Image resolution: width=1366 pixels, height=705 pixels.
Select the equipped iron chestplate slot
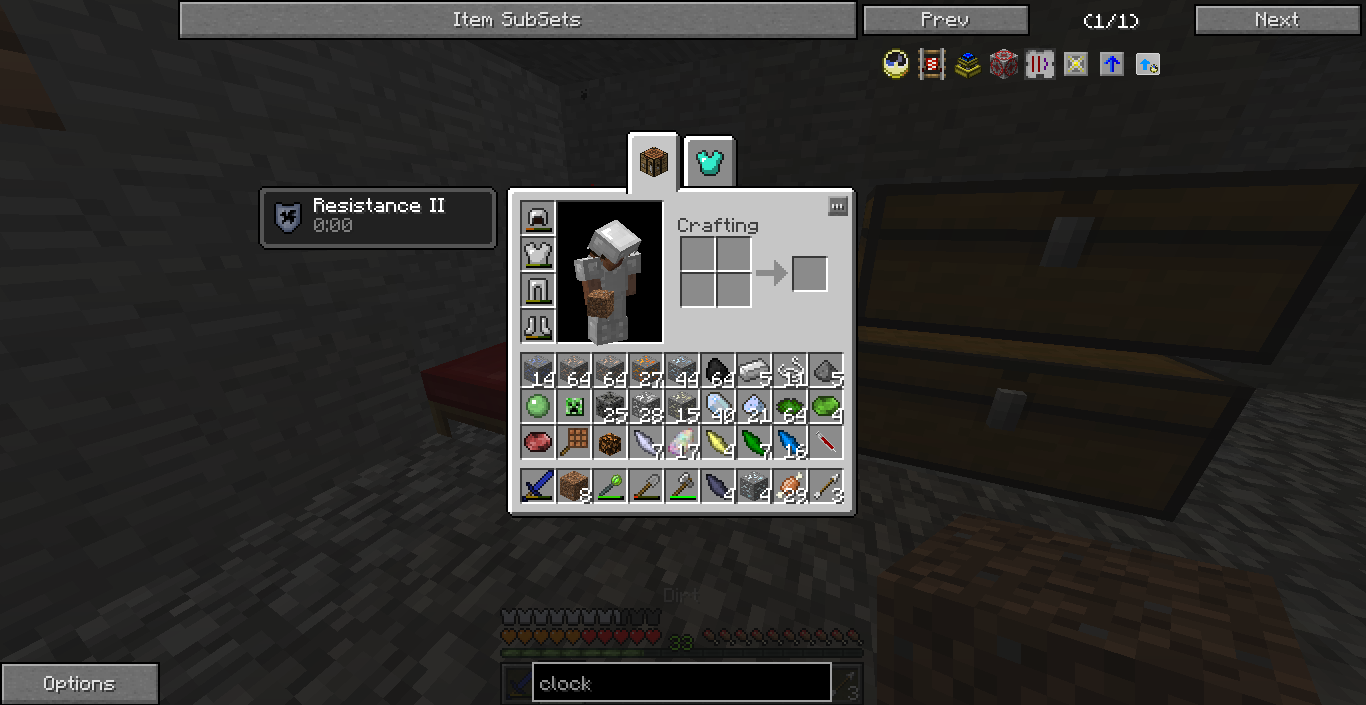[x=538, y=254]
